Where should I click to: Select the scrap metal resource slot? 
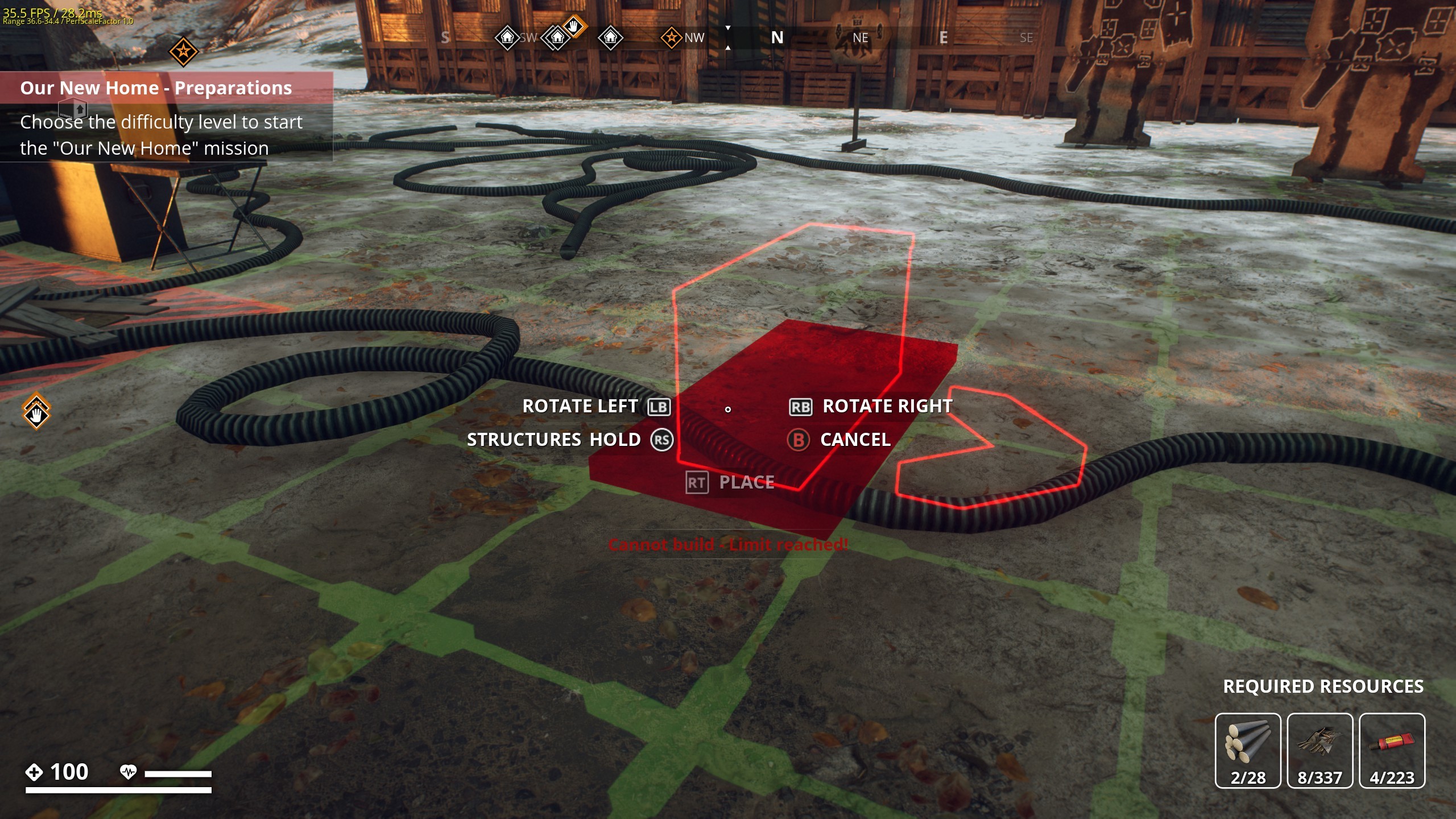tap(1319, 750)
